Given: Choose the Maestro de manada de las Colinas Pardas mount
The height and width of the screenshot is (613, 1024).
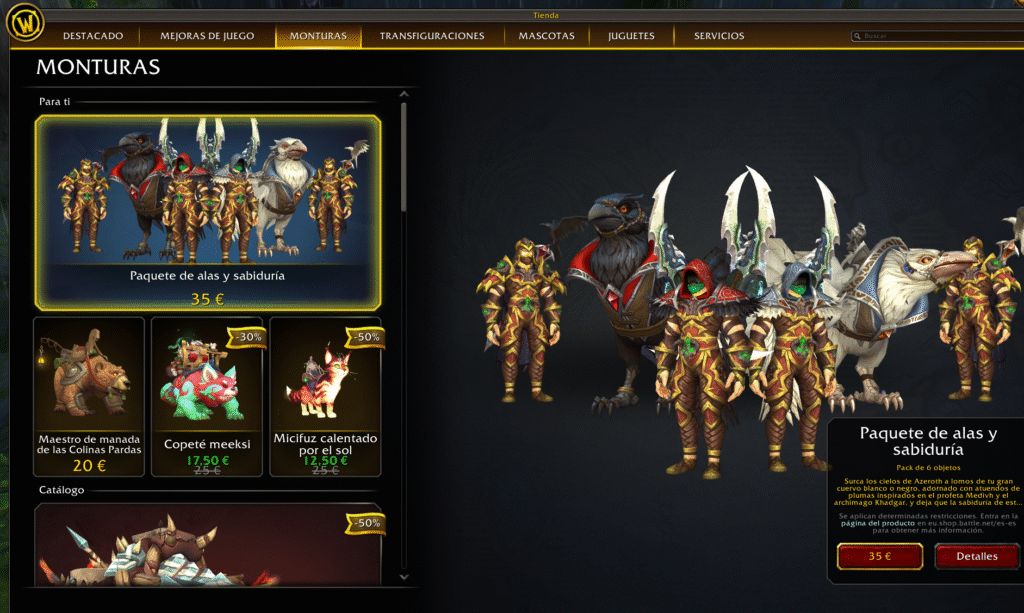Looking at the screenshot, I should [89, 396].
